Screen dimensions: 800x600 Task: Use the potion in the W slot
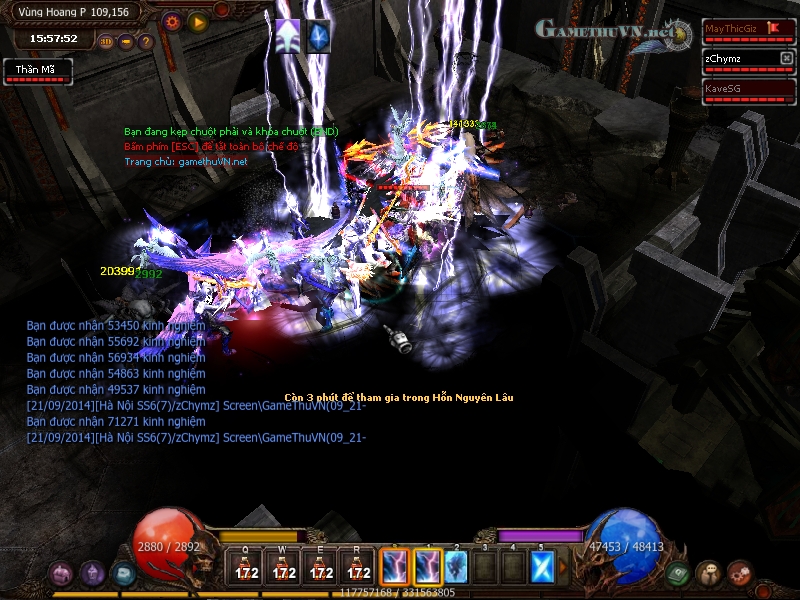283,567
